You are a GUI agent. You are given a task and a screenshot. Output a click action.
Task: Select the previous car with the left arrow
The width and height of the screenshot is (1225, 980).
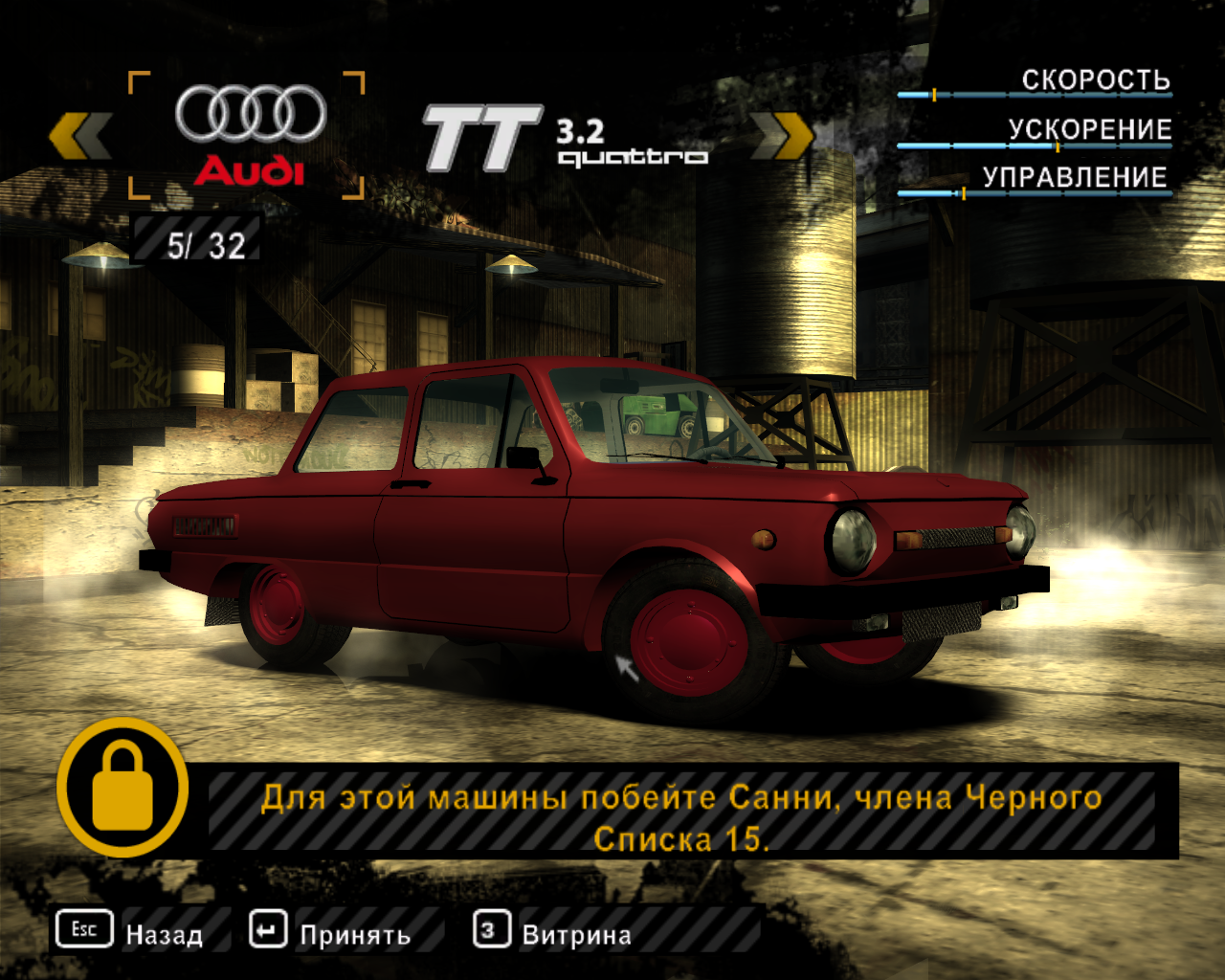[x=83, y=134]
